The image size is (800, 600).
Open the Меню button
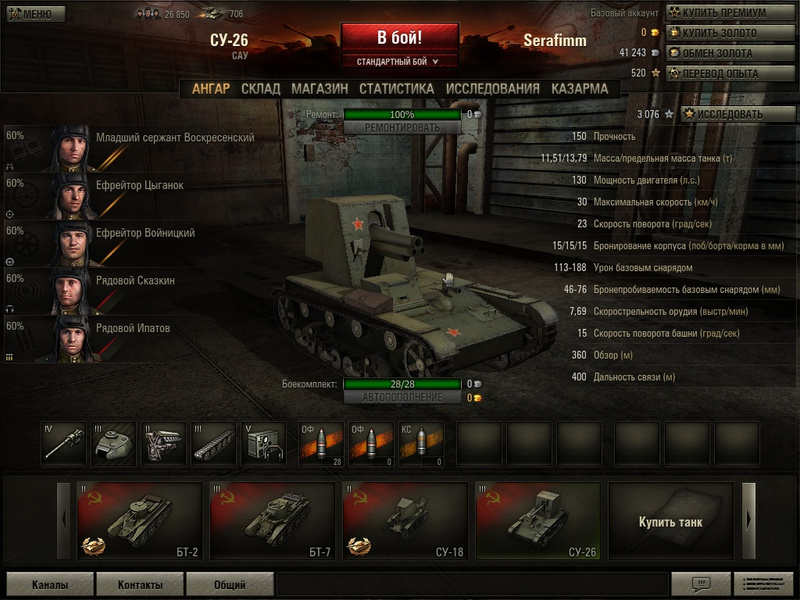tap(35, 14)
